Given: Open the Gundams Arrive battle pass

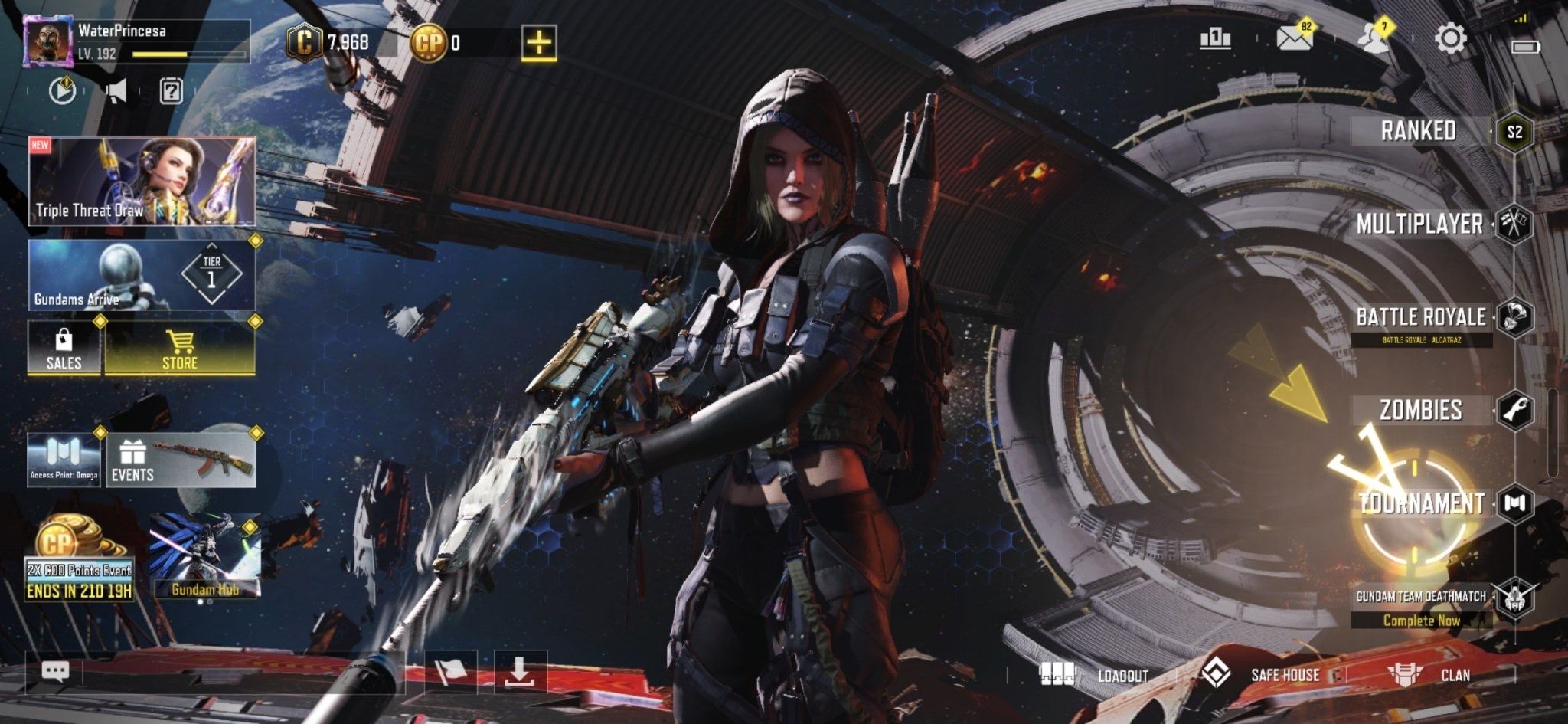Looking at the screenshot, I should (x=142, y=275).
